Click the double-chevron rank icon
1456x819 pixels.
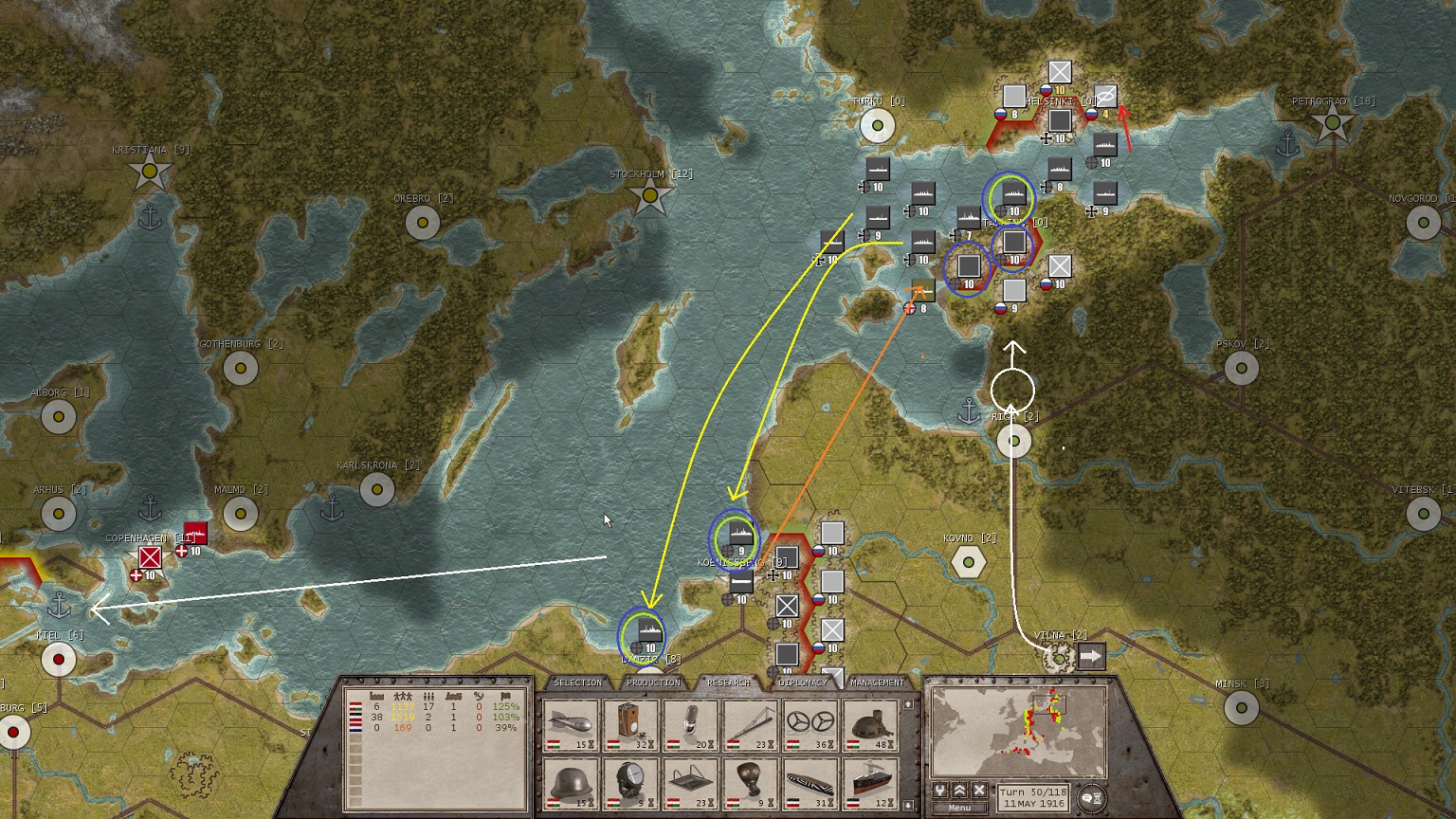[959, 790]
